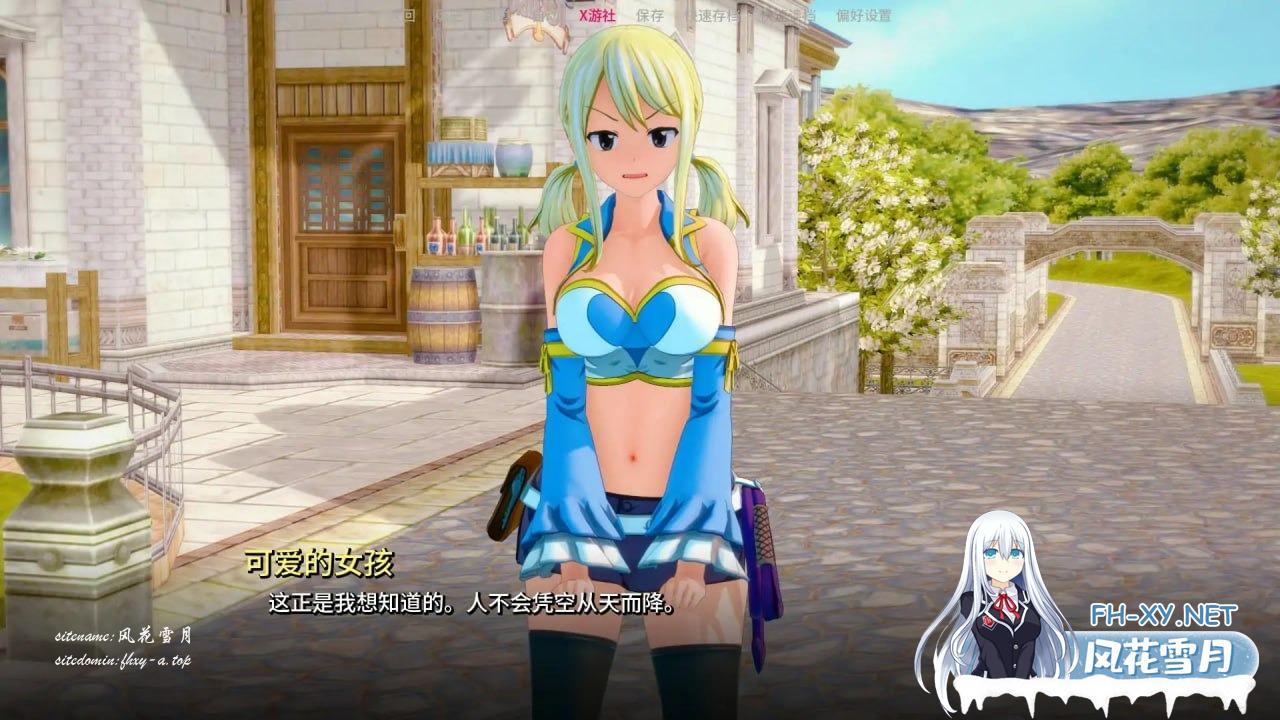The image size is (1280, 720).
Task: Open 偏好设置 preferences
Action: (x=863, y=16)
